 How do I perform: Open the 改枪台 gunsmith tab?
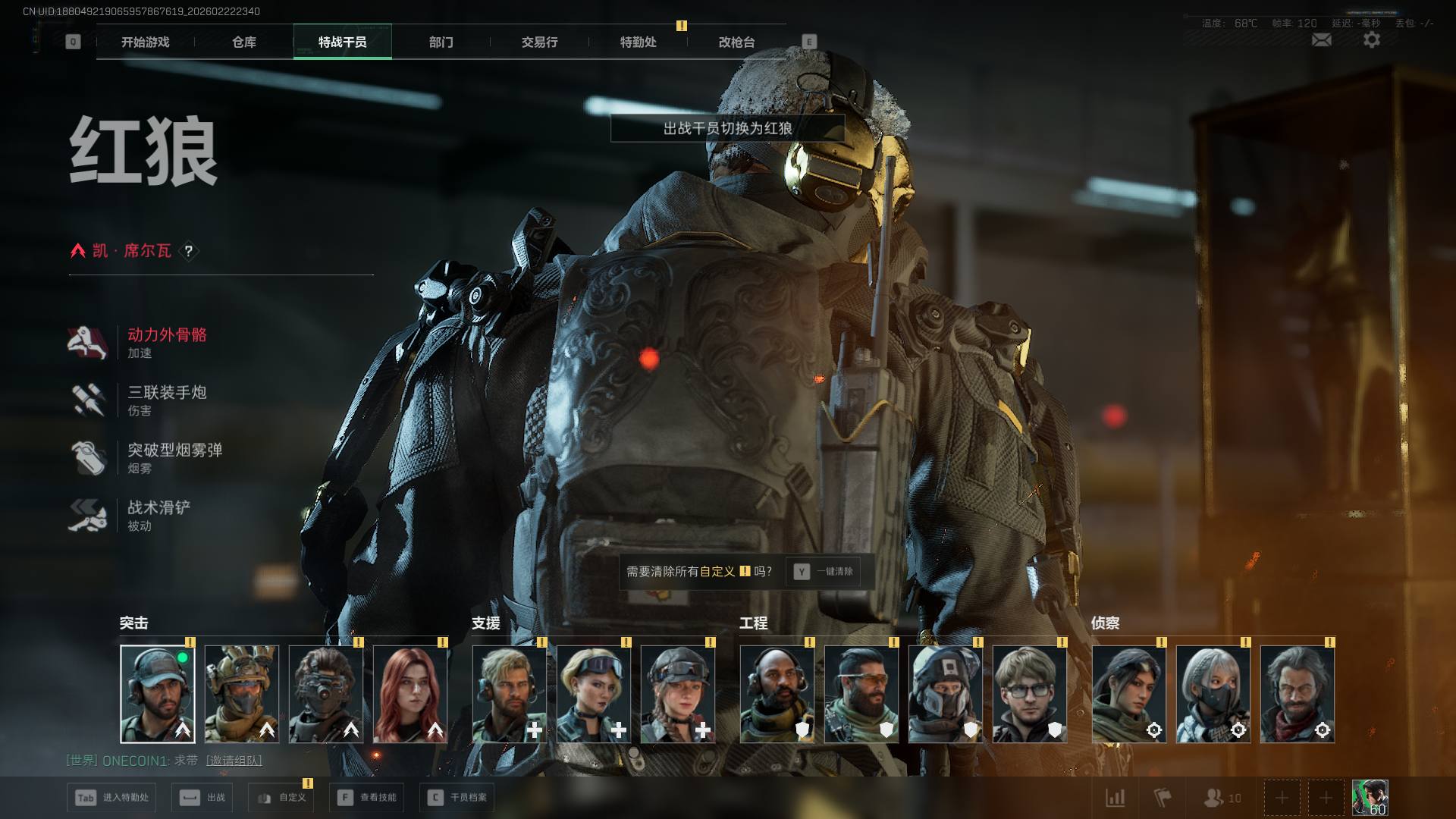point(736,42)
